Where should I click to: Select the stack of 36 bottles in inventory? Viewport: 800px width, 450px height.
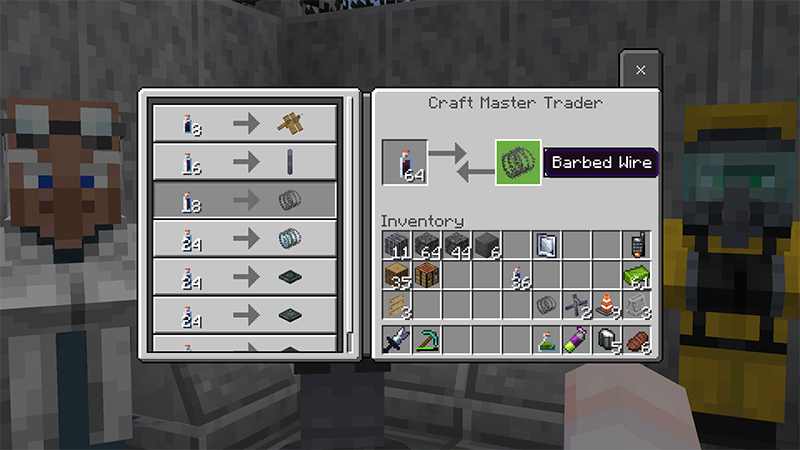click(517, 274)
